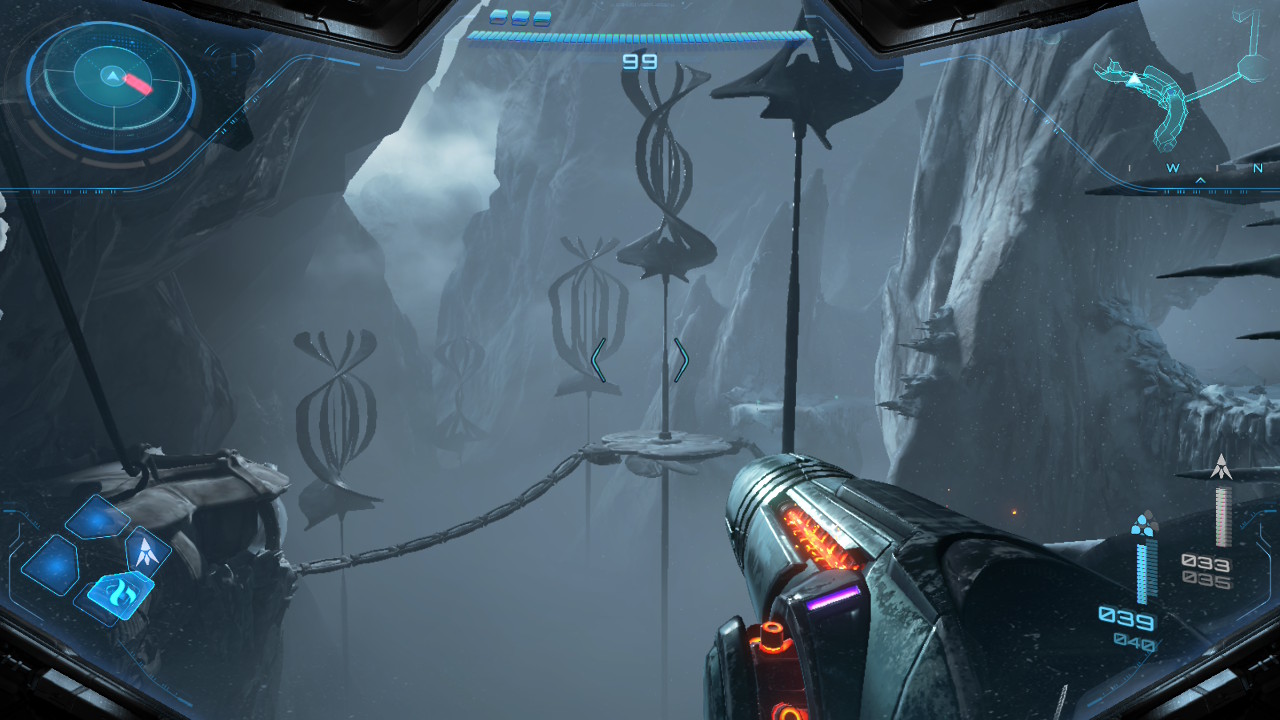Expand the right crosshair chevron
Image resolution: width=1280 pixels, height=720 pixels.
[683, 362]
